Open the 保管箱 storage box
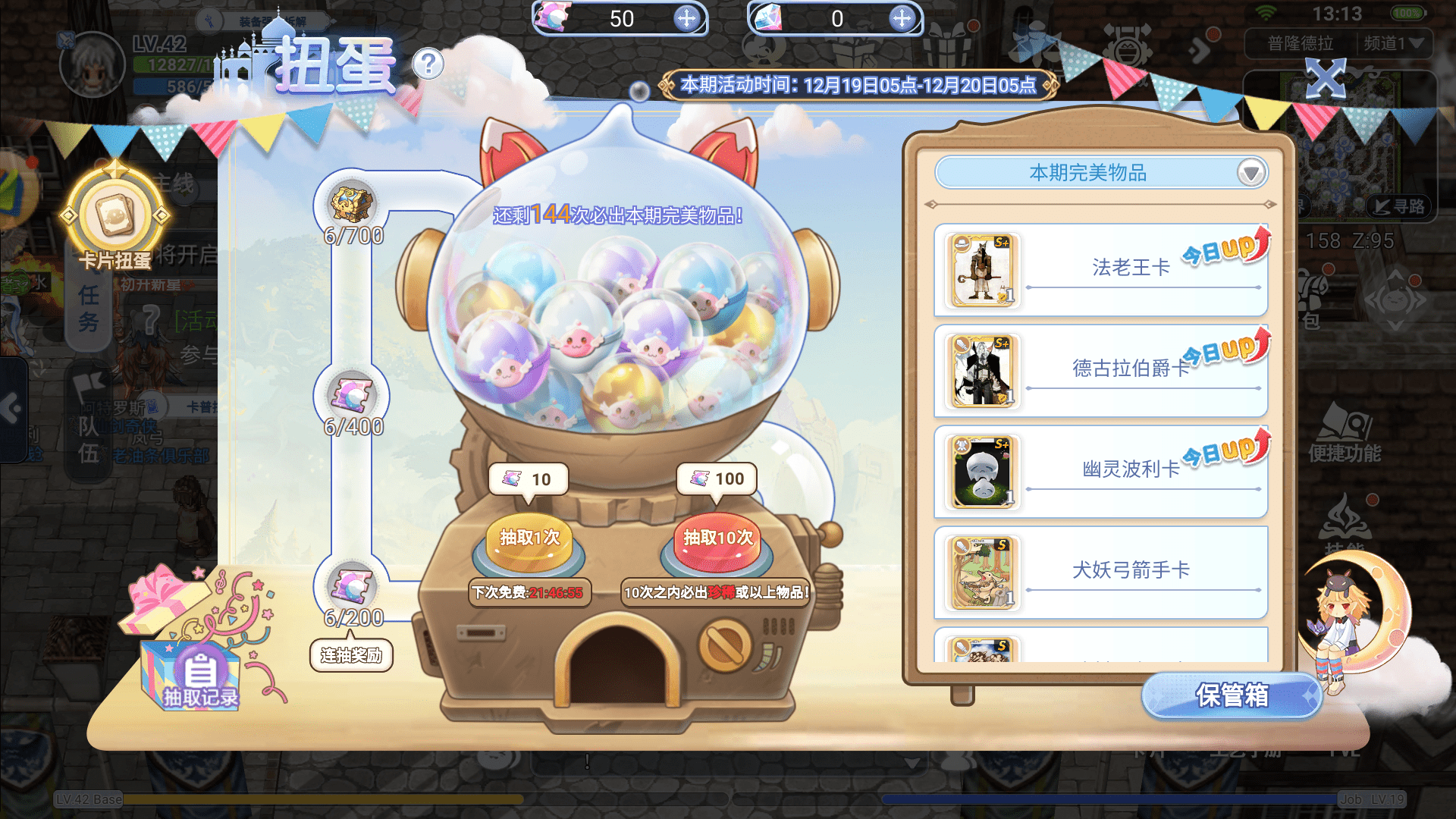Screen dimensions: 1456x819 click(1232, 695)
